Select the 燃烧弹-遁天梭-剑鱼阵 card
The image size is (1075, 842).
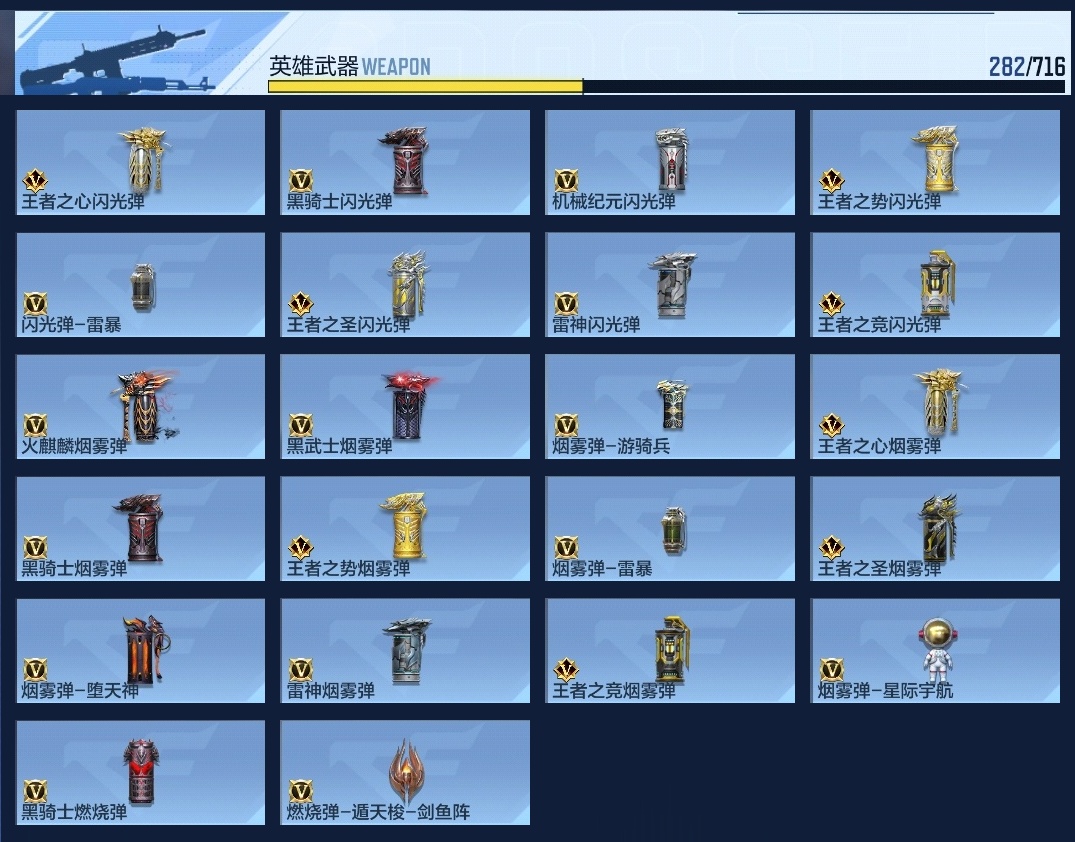405,773
